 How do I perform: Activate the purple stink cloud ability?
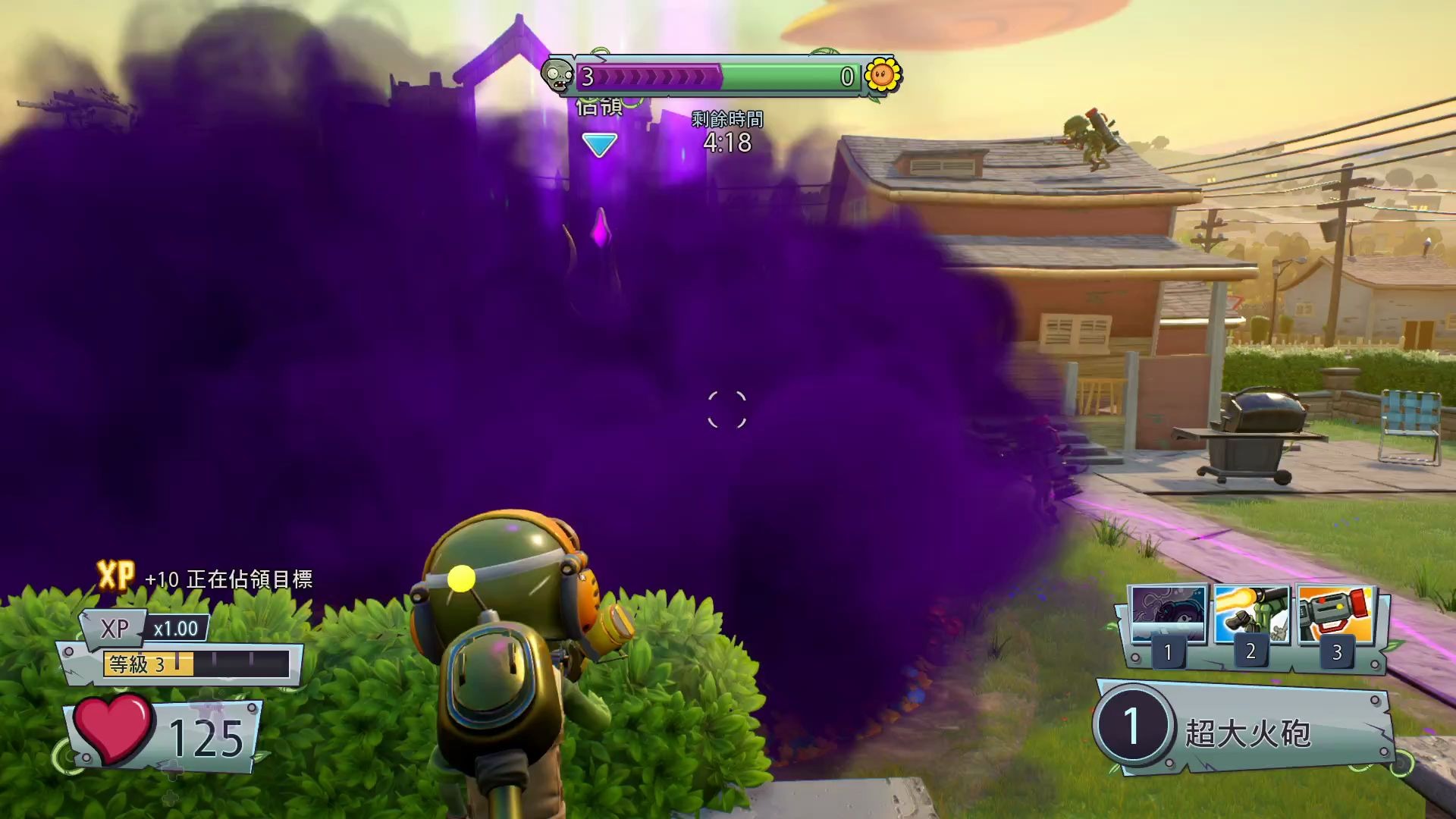(x=1168, y=616)
